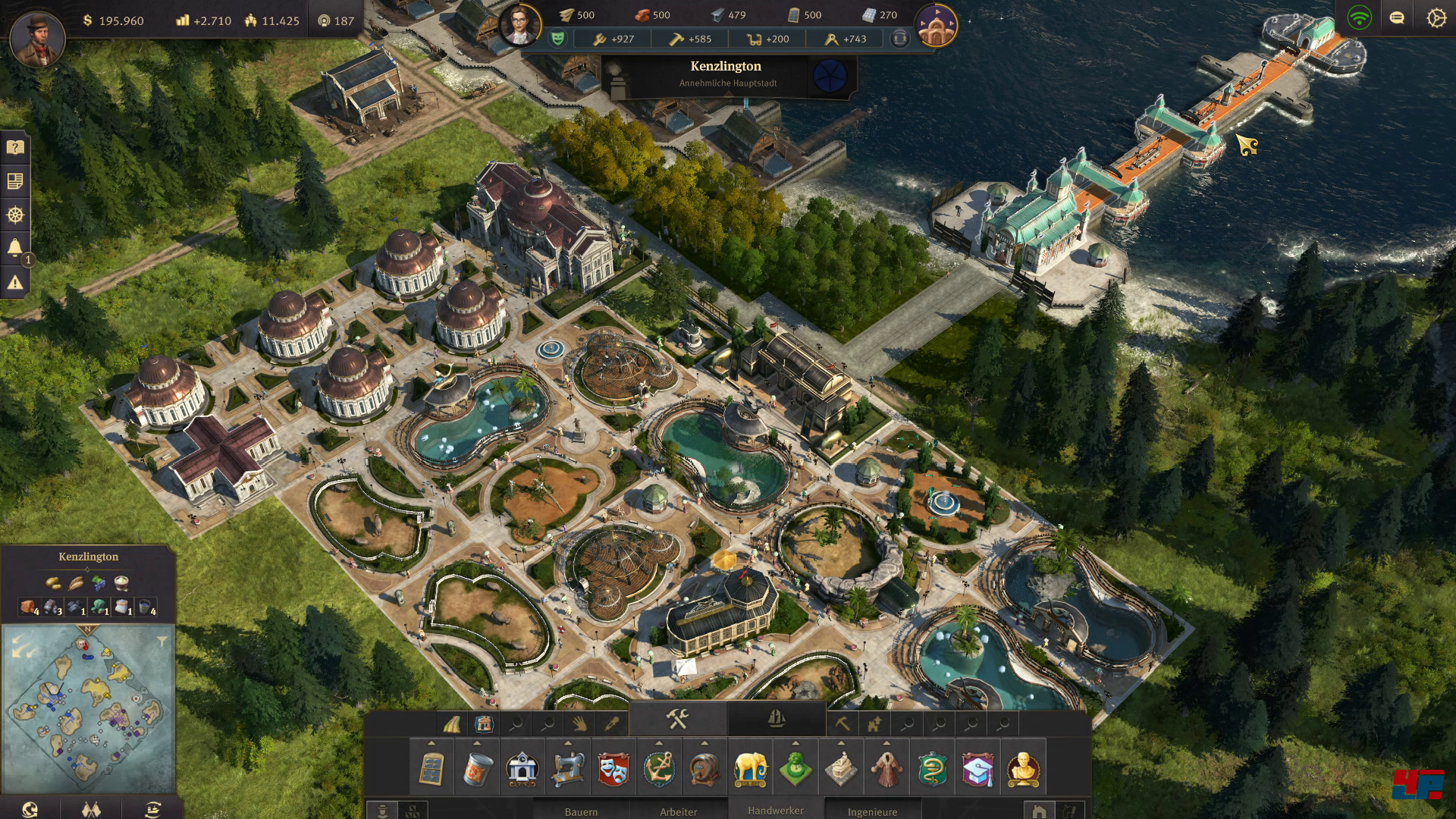Viewport: 1456px width, 819px height.
Task: Click the player portrait with top hat
Action: [x=37, y=38]
